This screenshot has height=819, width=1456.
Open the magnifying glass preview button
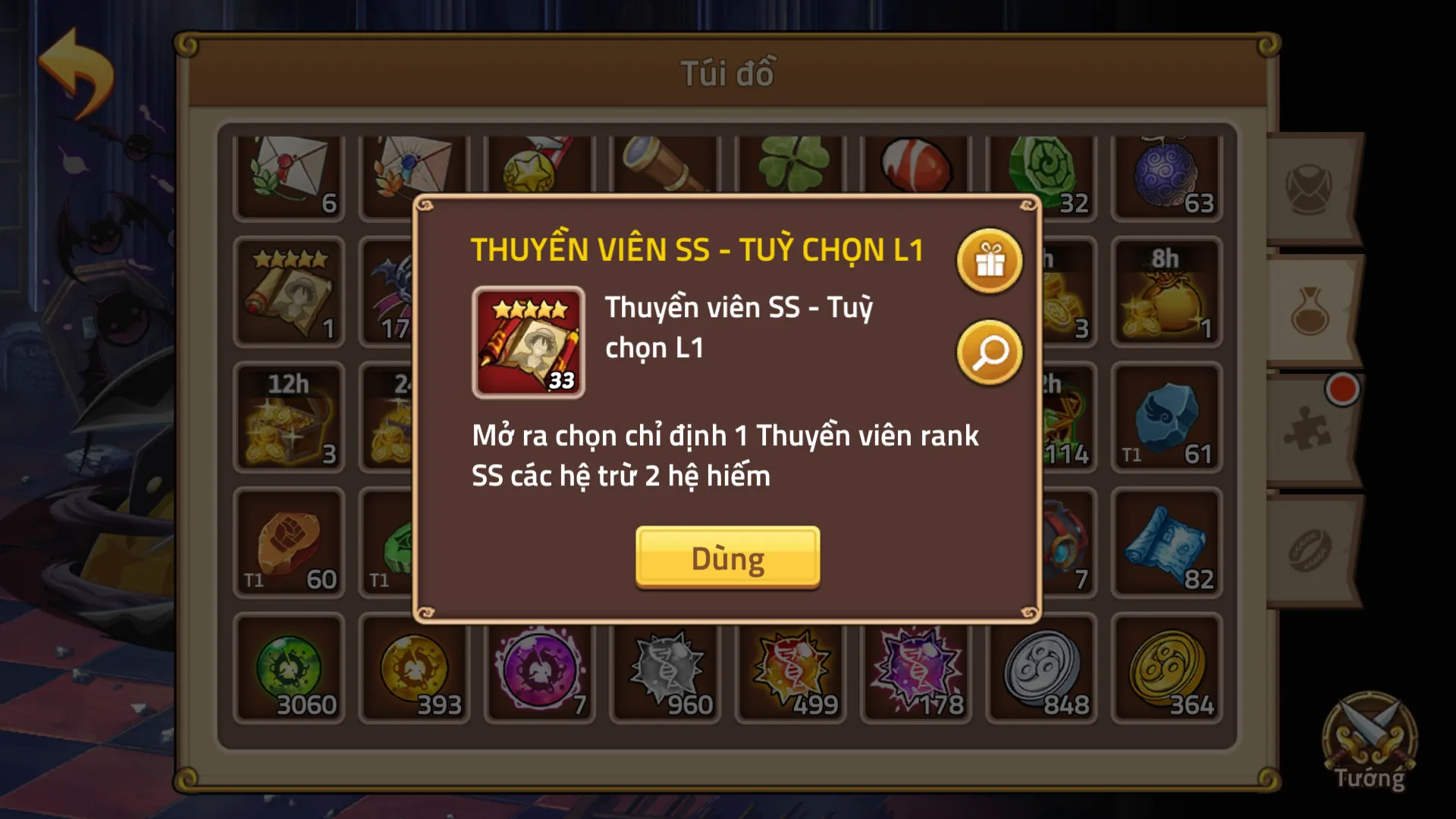point(990,353)
